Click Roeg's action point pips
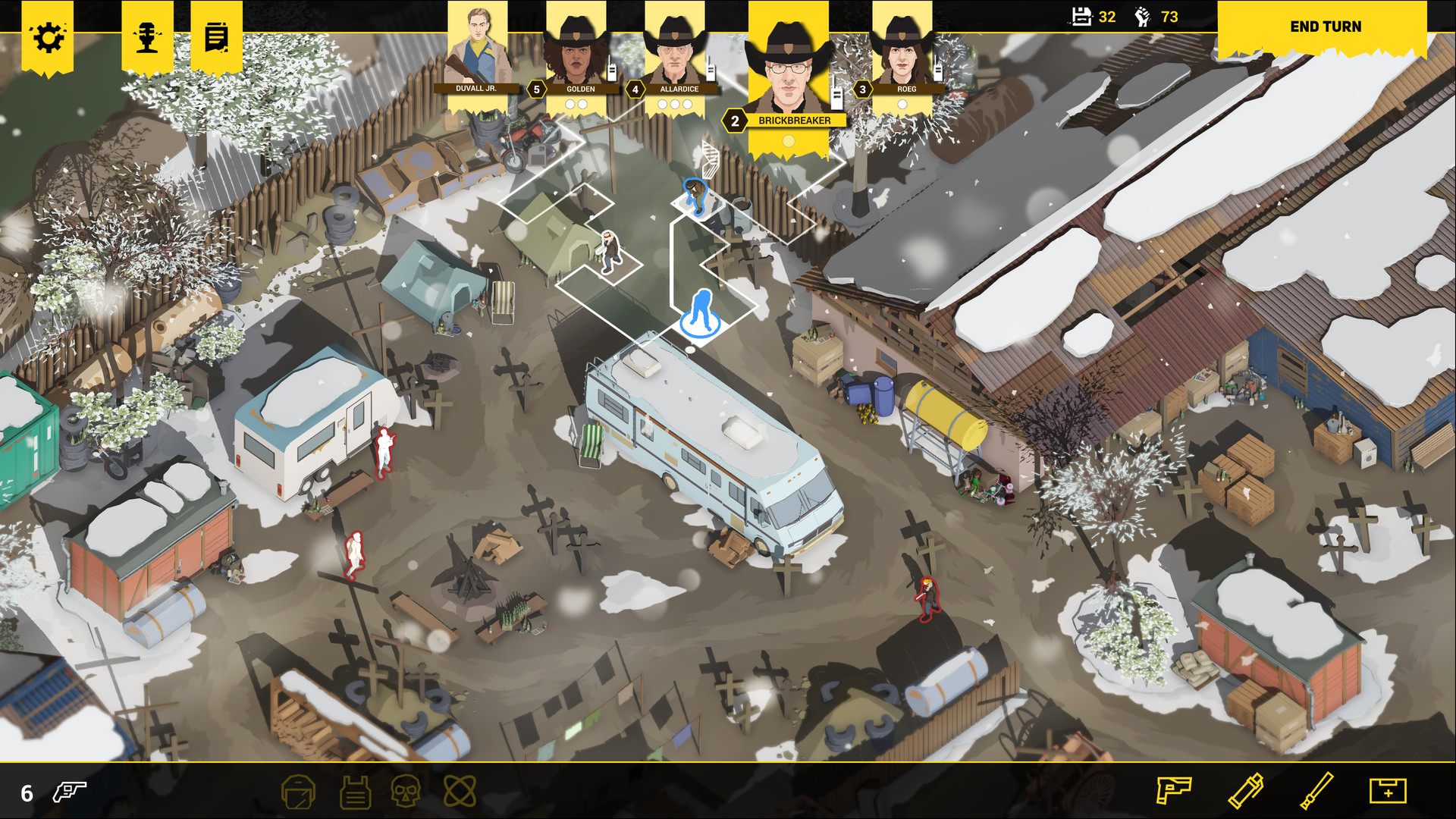 coord(904,105)
